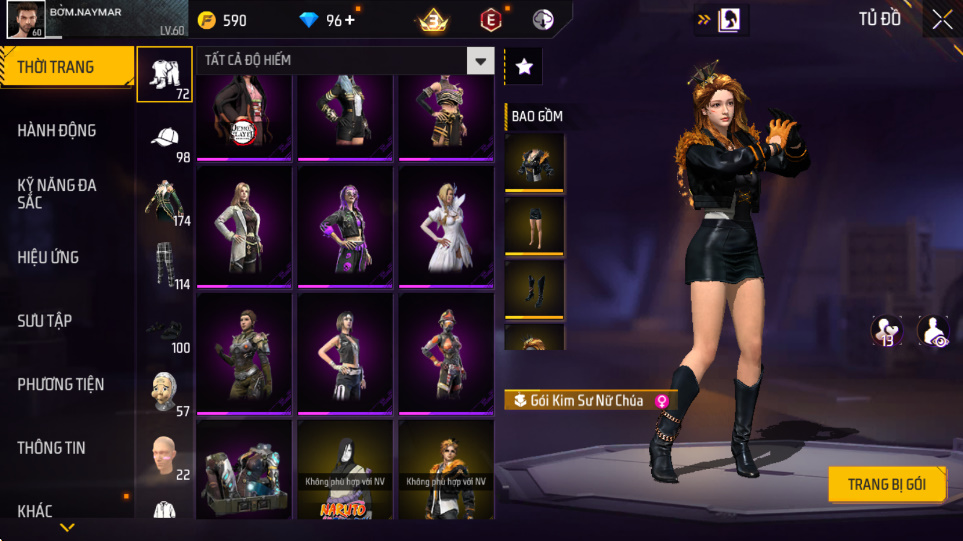This screenshot has height=541, width=963.
Task: Close the wardrobe screen with the X
Action: pyautogui.click(x=941, y=19)
